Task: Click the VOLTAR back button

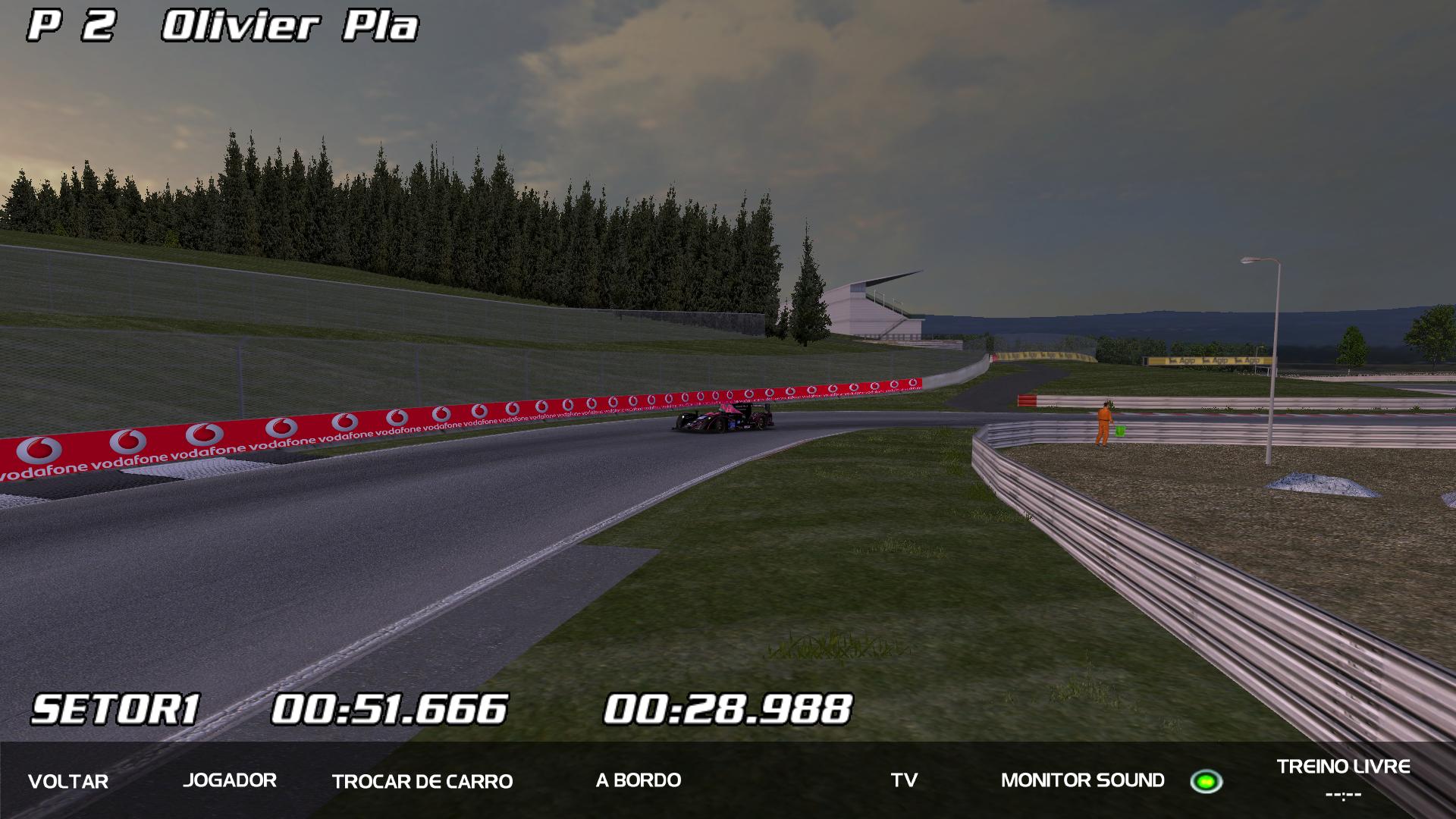Action: pyautogui.click(x=68, y=781)
